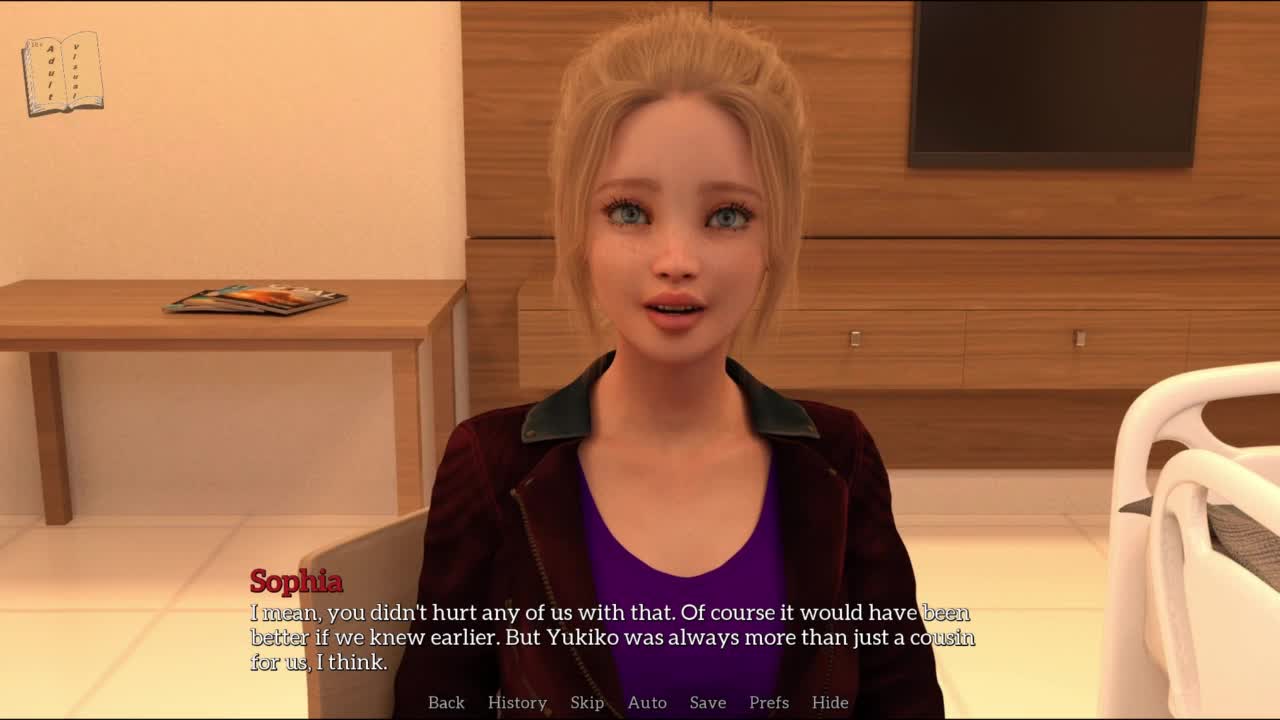
Task: Go Back to the previous dialogue line
Action: (x=446, y=702)
